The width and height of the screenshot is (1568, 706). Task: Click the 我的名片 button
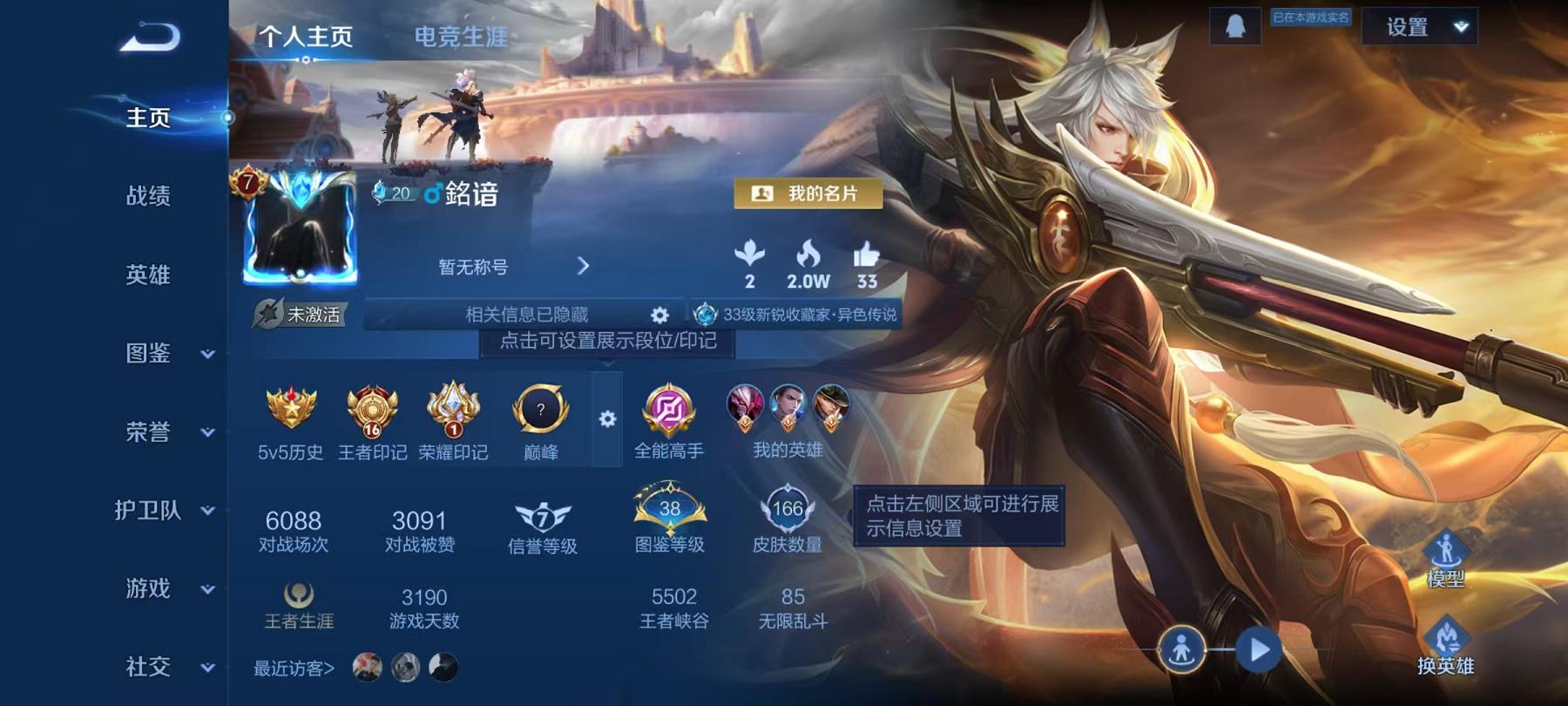(808, 193)
